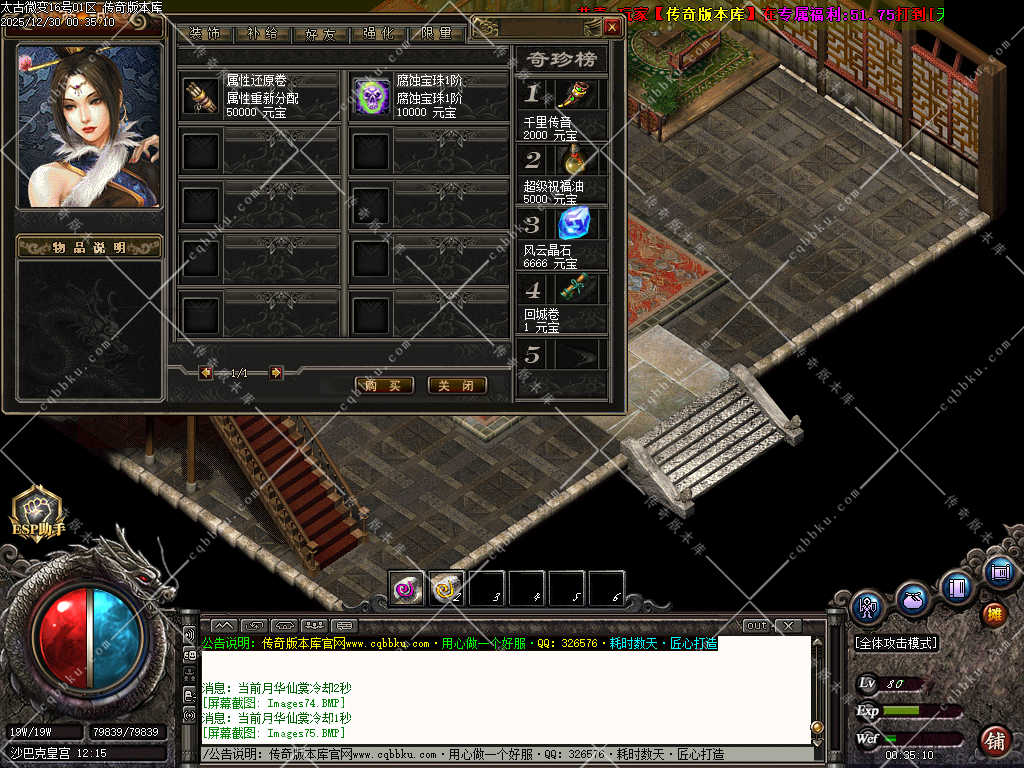Open the bag inventory icon
This screenshot has width=1024, height=768.
912,600
